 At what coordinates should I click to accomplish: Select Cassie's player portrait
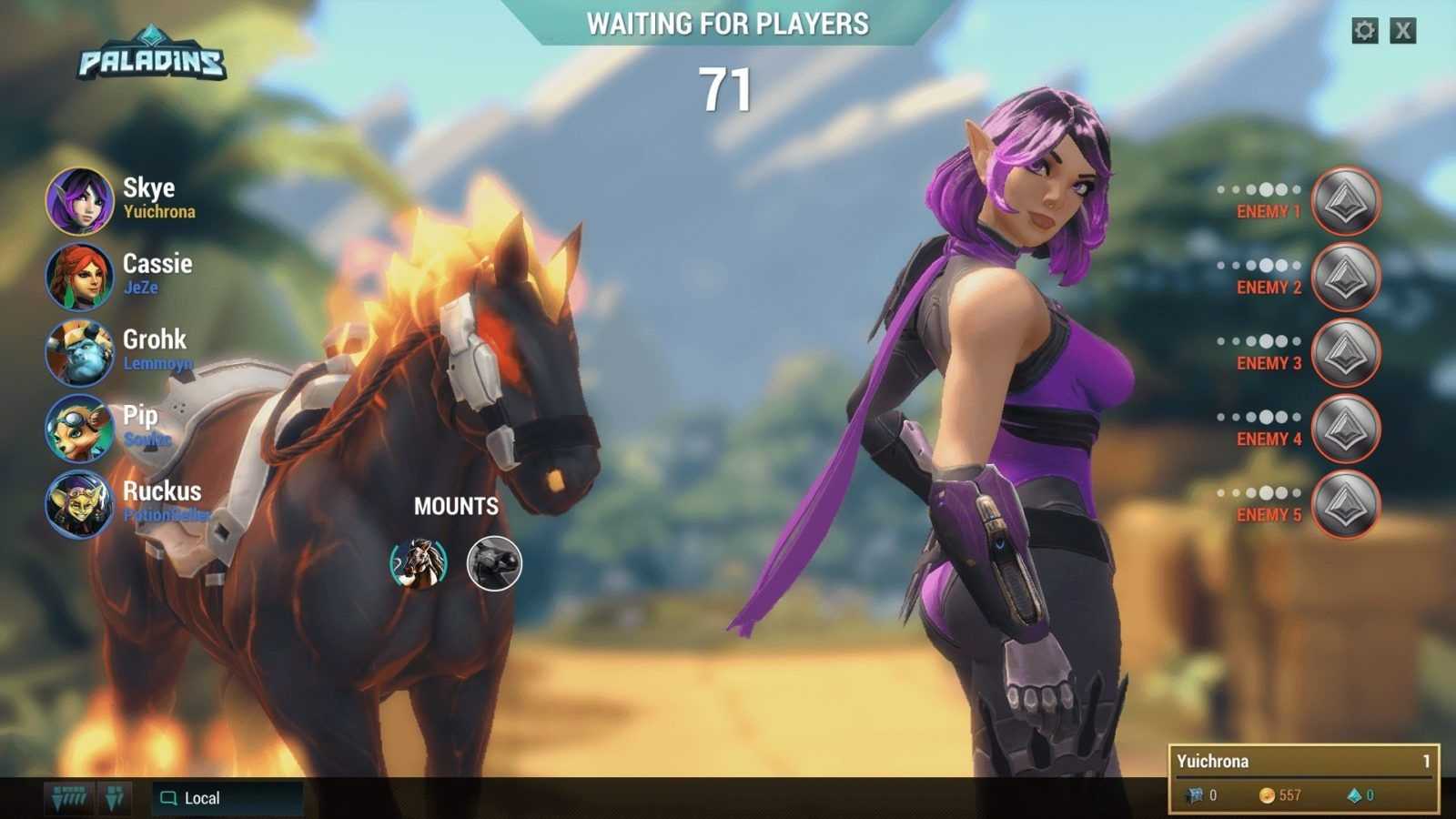pyautogui.click(x=80, y=277)
